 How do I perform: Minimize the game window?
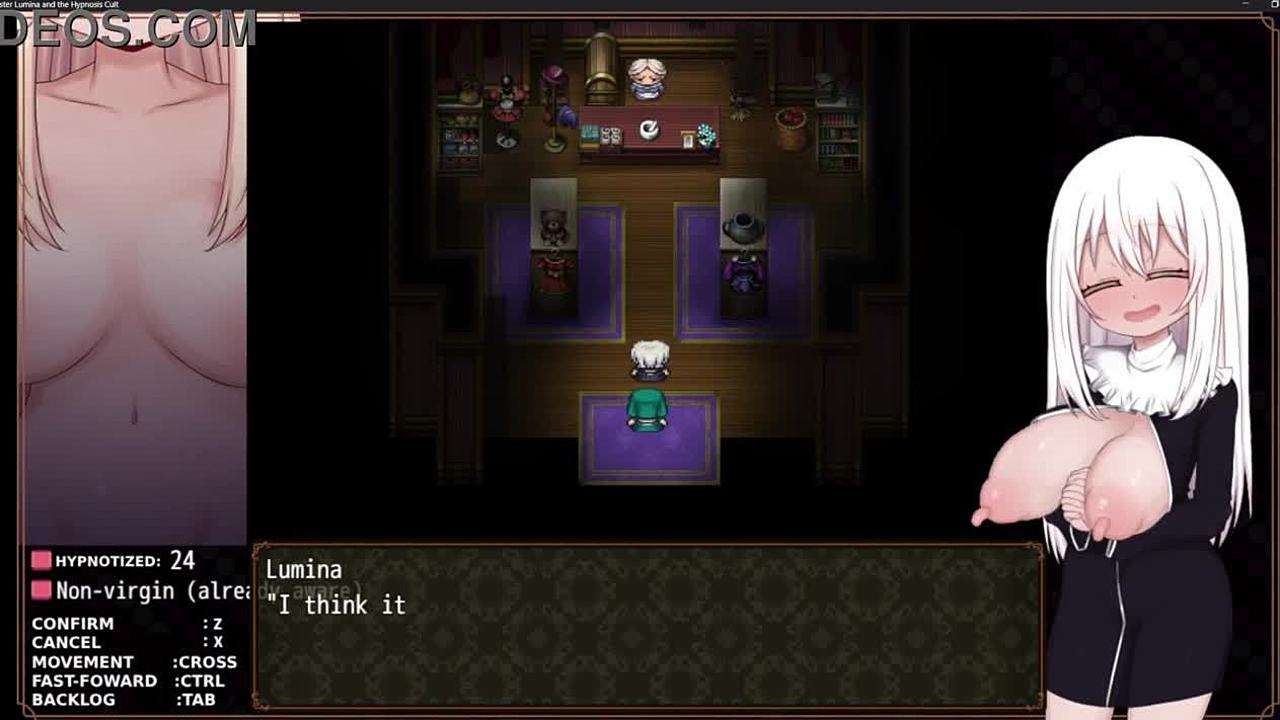[x=1246, y=5]
